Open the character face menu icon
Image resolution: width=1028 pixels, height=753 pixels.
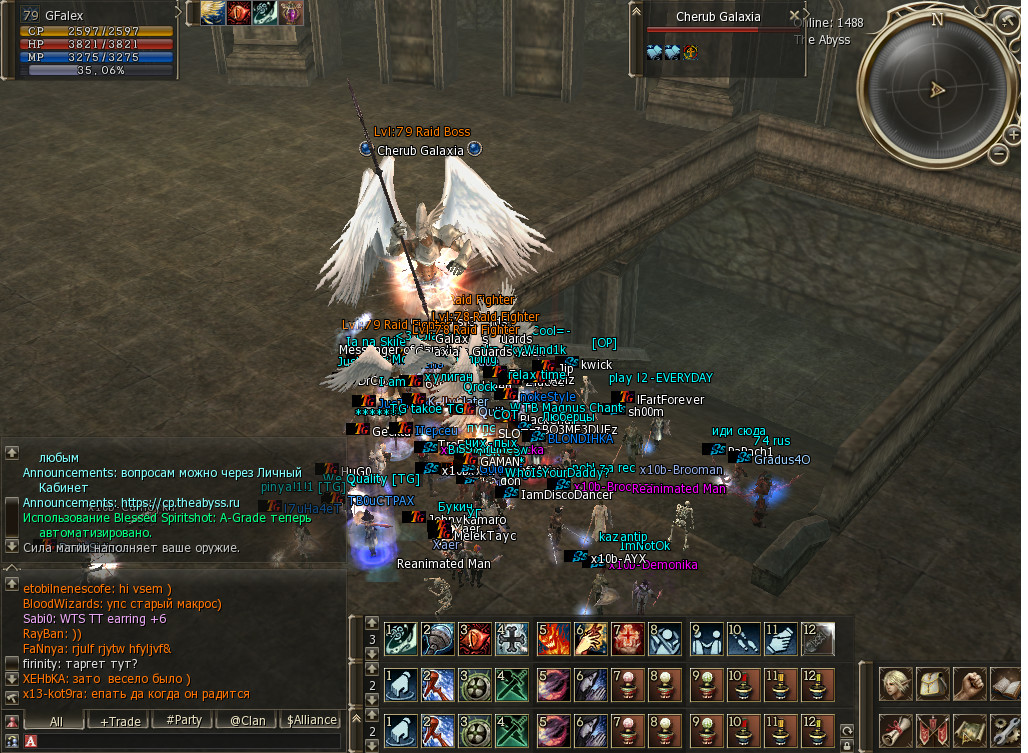pyautogui.click(x=894, y=685)
